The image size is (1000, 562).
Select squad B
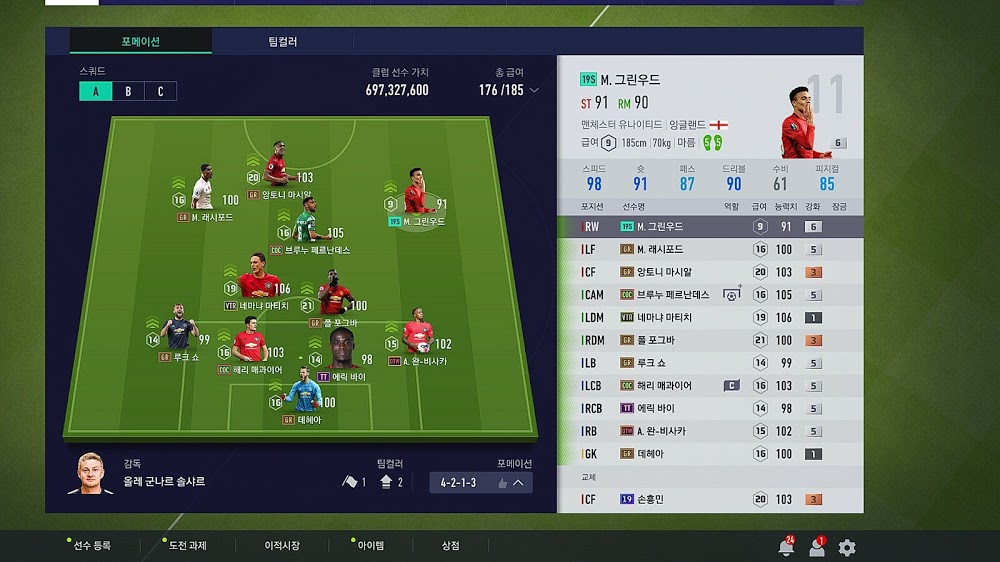point(128,91)
